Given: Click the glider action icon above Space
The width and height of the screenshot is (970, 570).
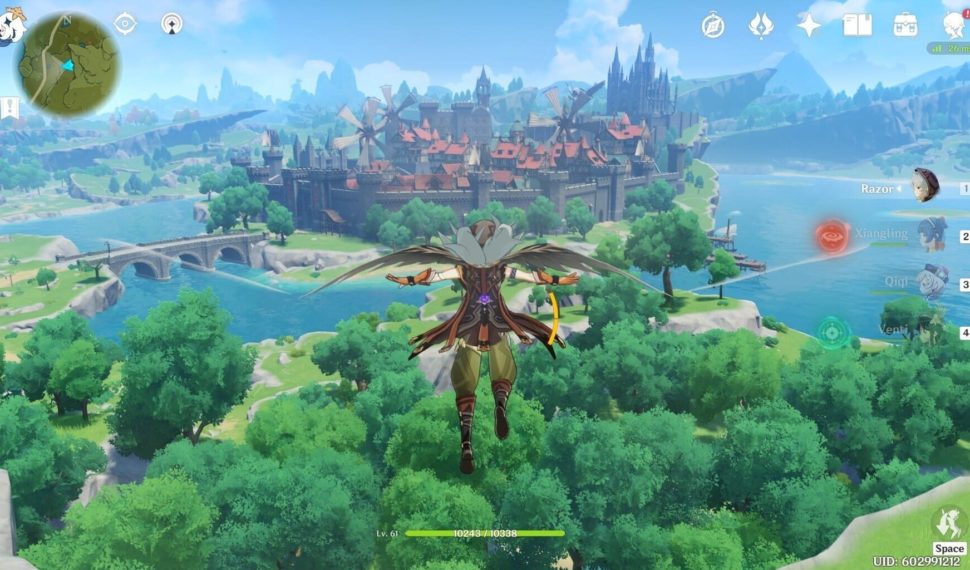Looking at the screenshot, I should (x=946, y=523).
